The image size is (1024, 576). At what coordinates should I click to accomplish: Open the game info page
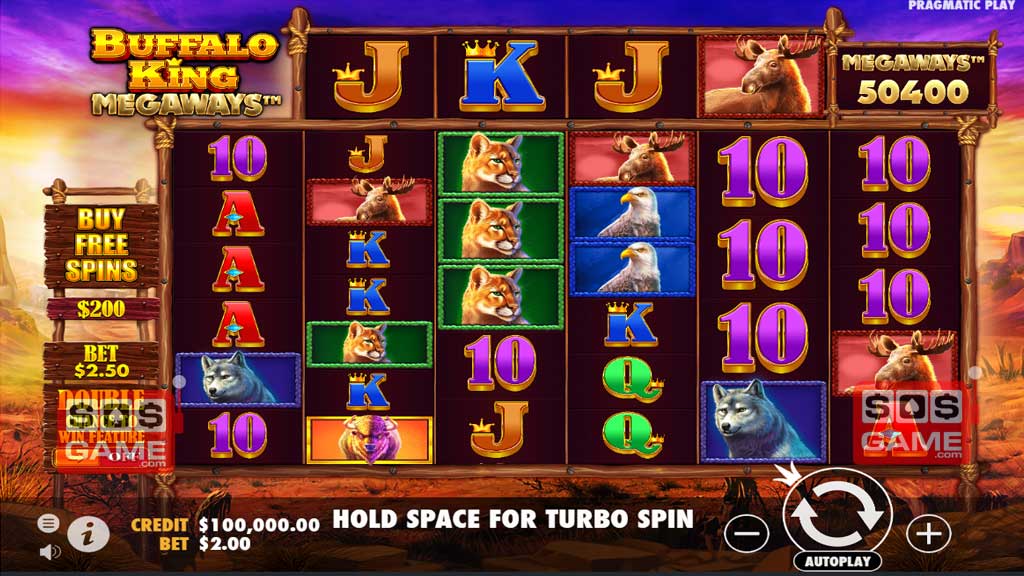click(x=89, y=535)
